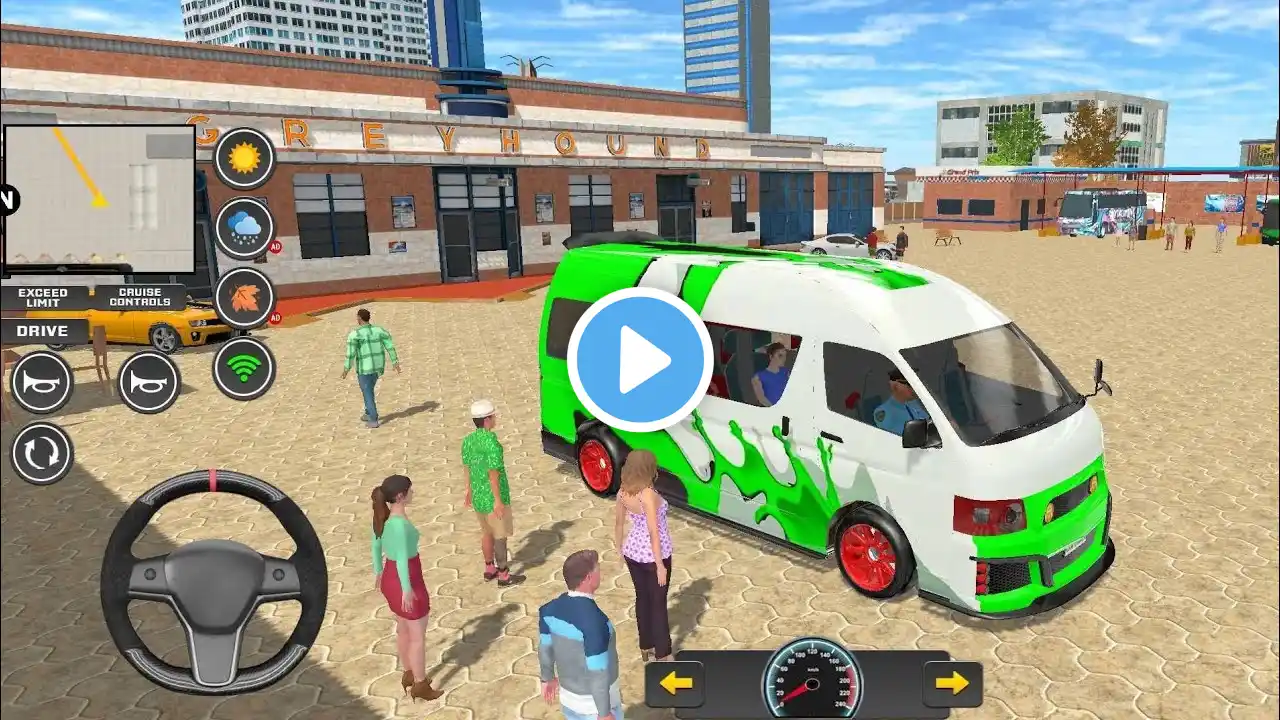Click the circular arrows rotate icon
1280x720 pixels.
[x=42, y=452]
